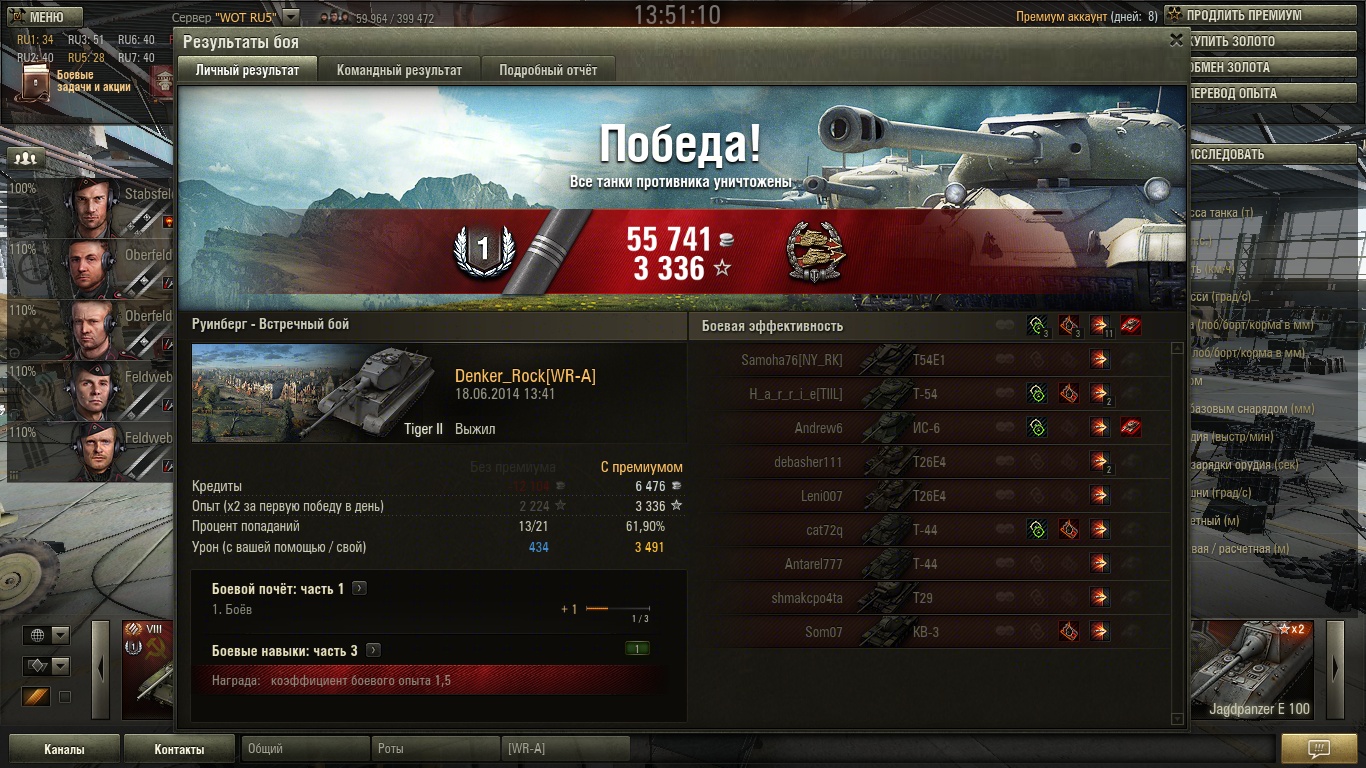Switch to the Командный результат tab

(x=399, y=70)
